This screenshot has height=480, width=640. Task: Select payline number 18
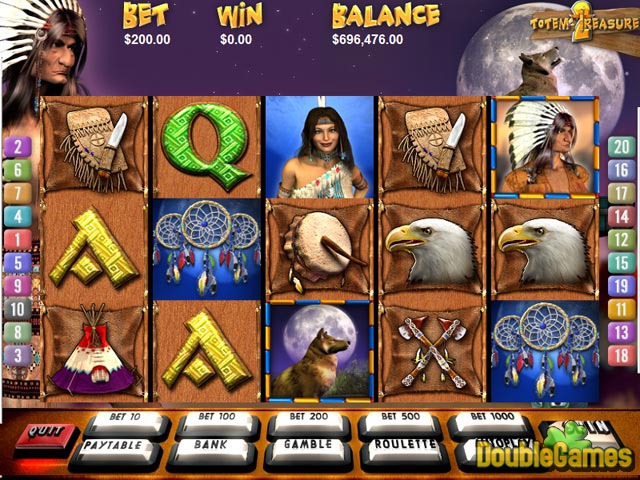point(620,354)
